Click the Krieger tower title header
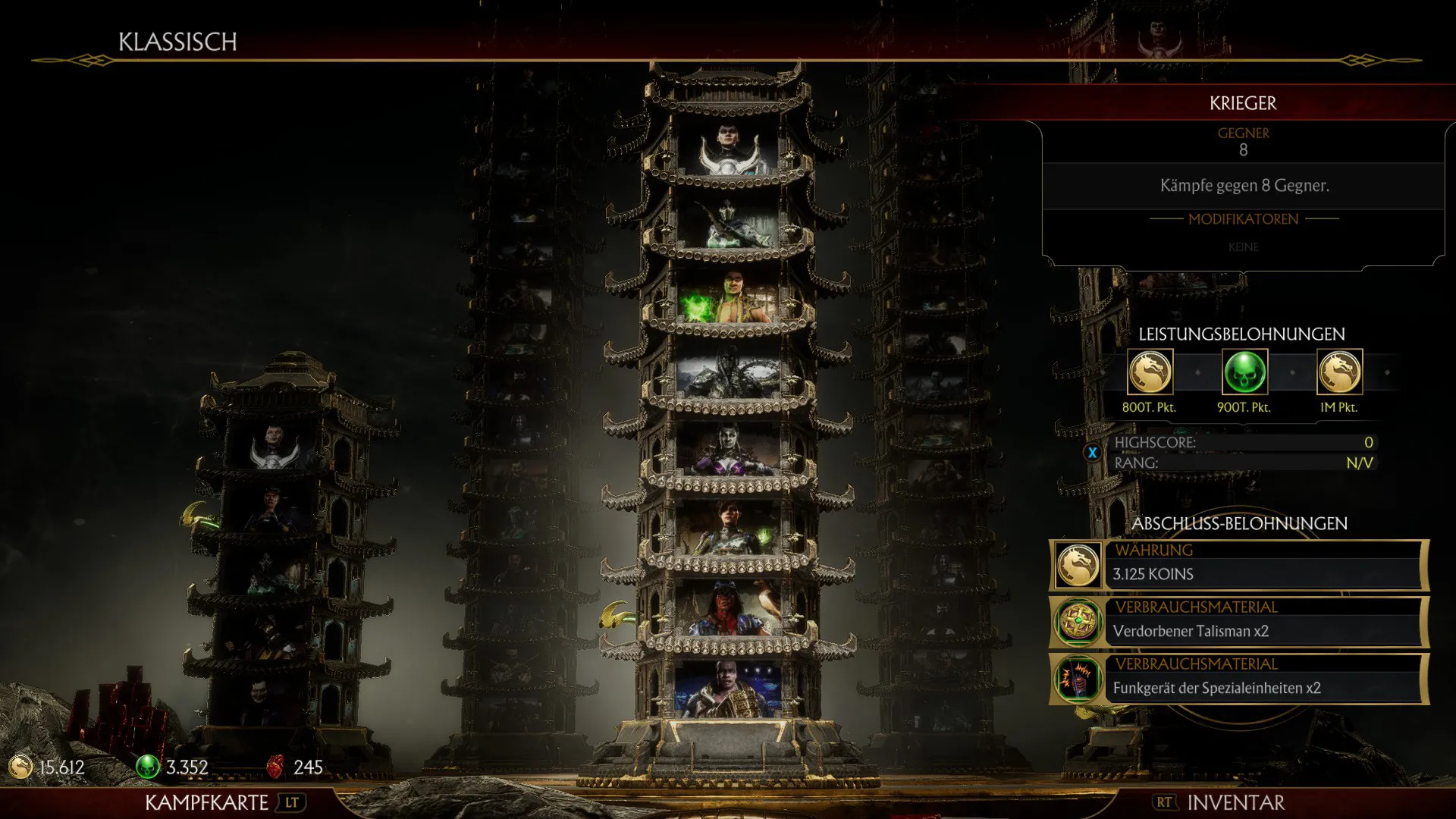The height and width of the screenshot is (819, 1456). (1242, 103)
